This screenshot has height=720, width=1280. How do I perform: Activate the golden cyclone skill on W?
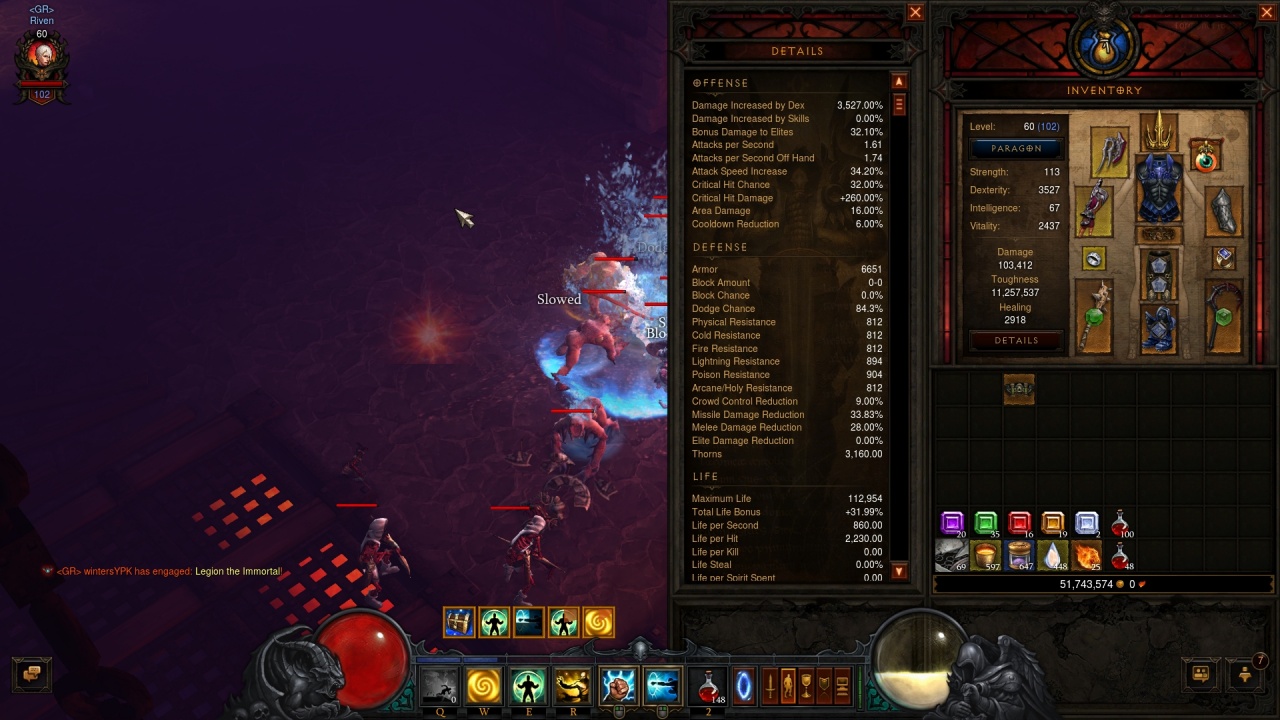[x=483, y=687]
